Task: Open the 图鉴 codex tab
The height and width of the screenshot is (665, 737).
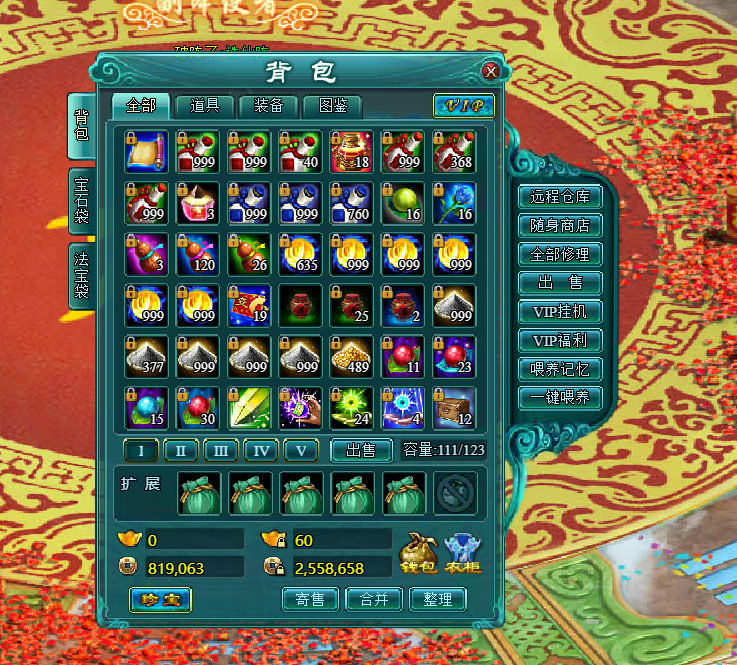Action: coord(332,105)
